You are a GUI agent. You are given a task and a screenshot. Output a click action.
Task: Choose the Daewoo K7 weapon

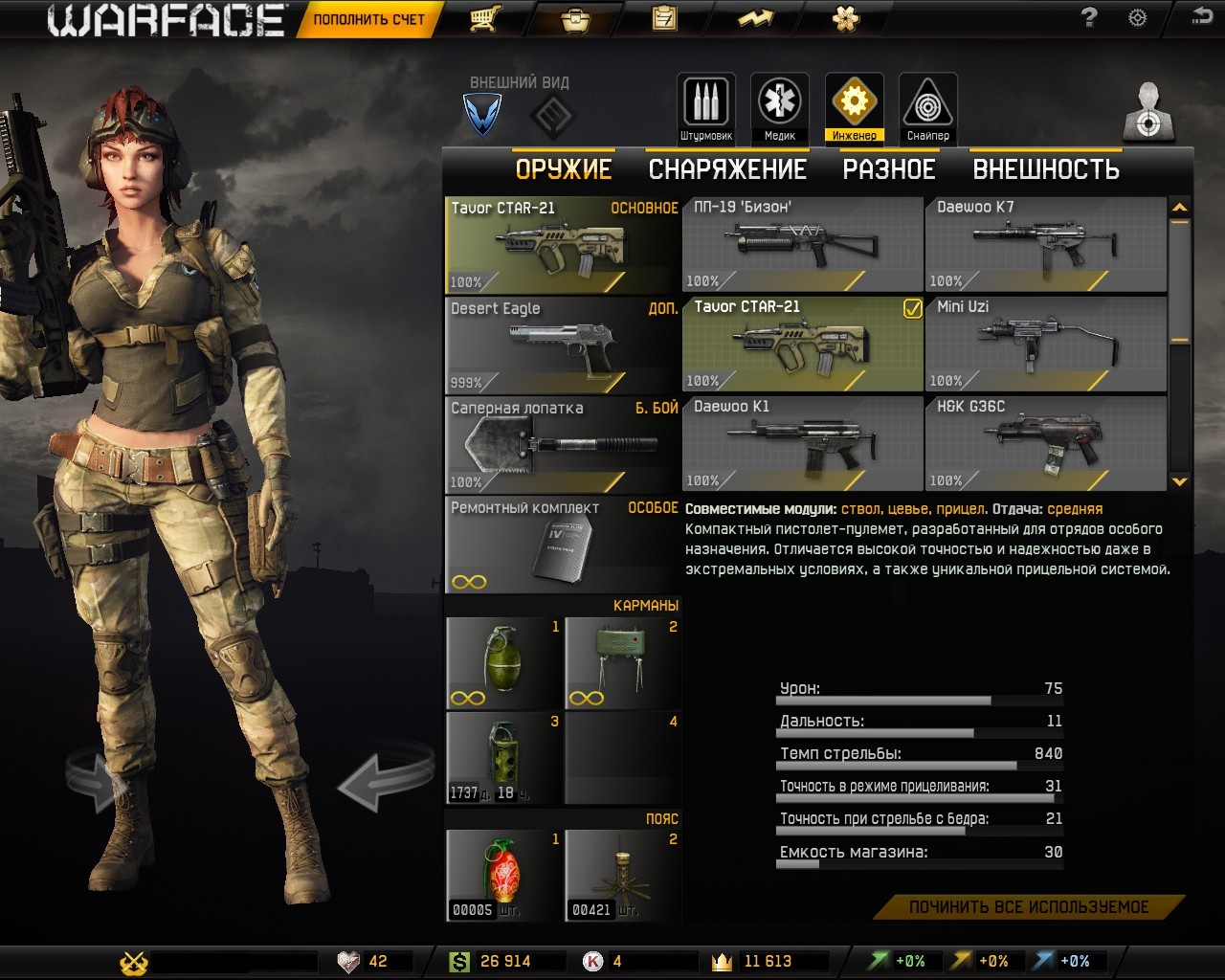tap(1045, 244)
